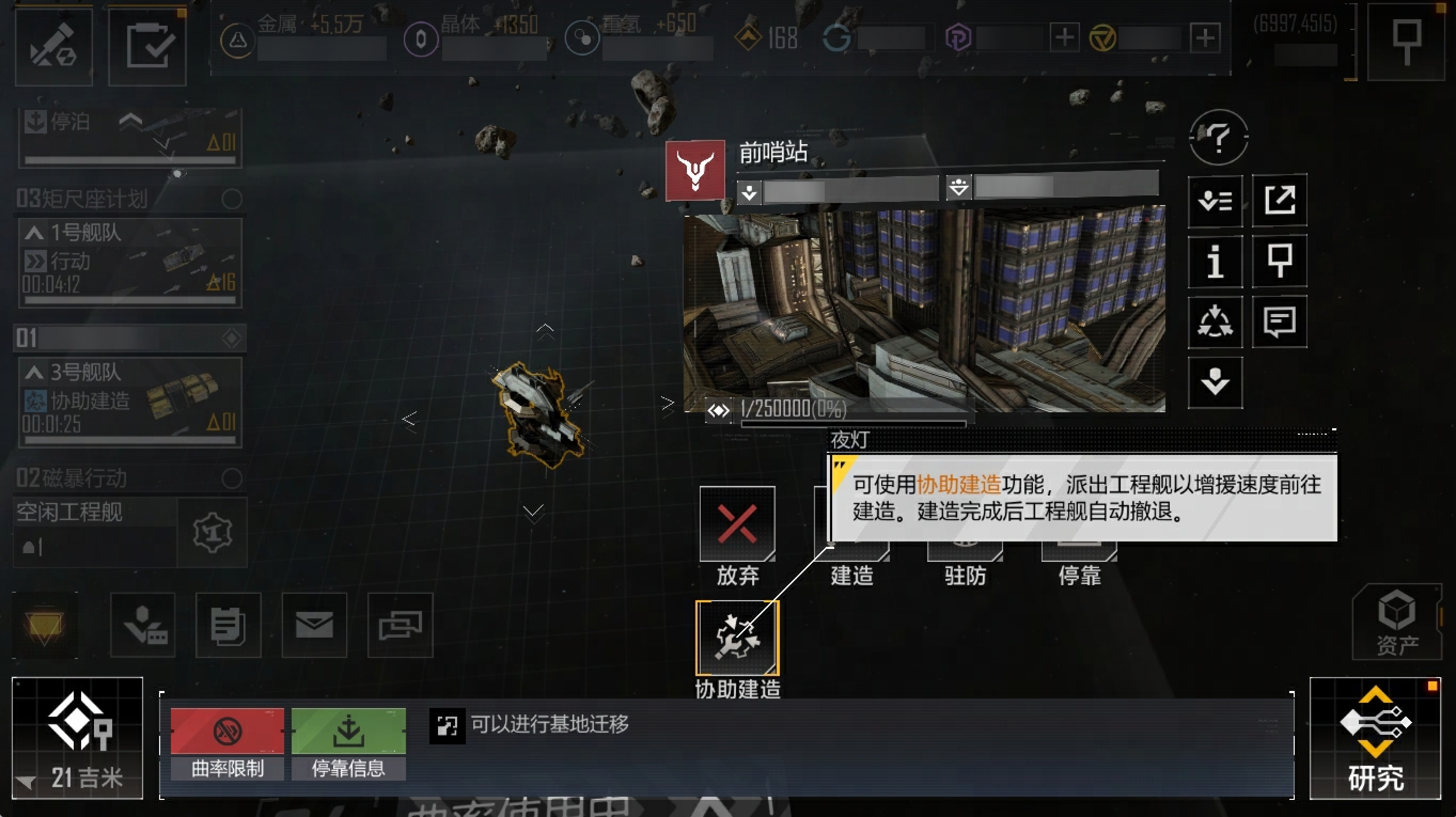Viewport: 1456px width, 817px height.
Task: Open the outpost info panel via the i icon
Action: coord(1215,262)
